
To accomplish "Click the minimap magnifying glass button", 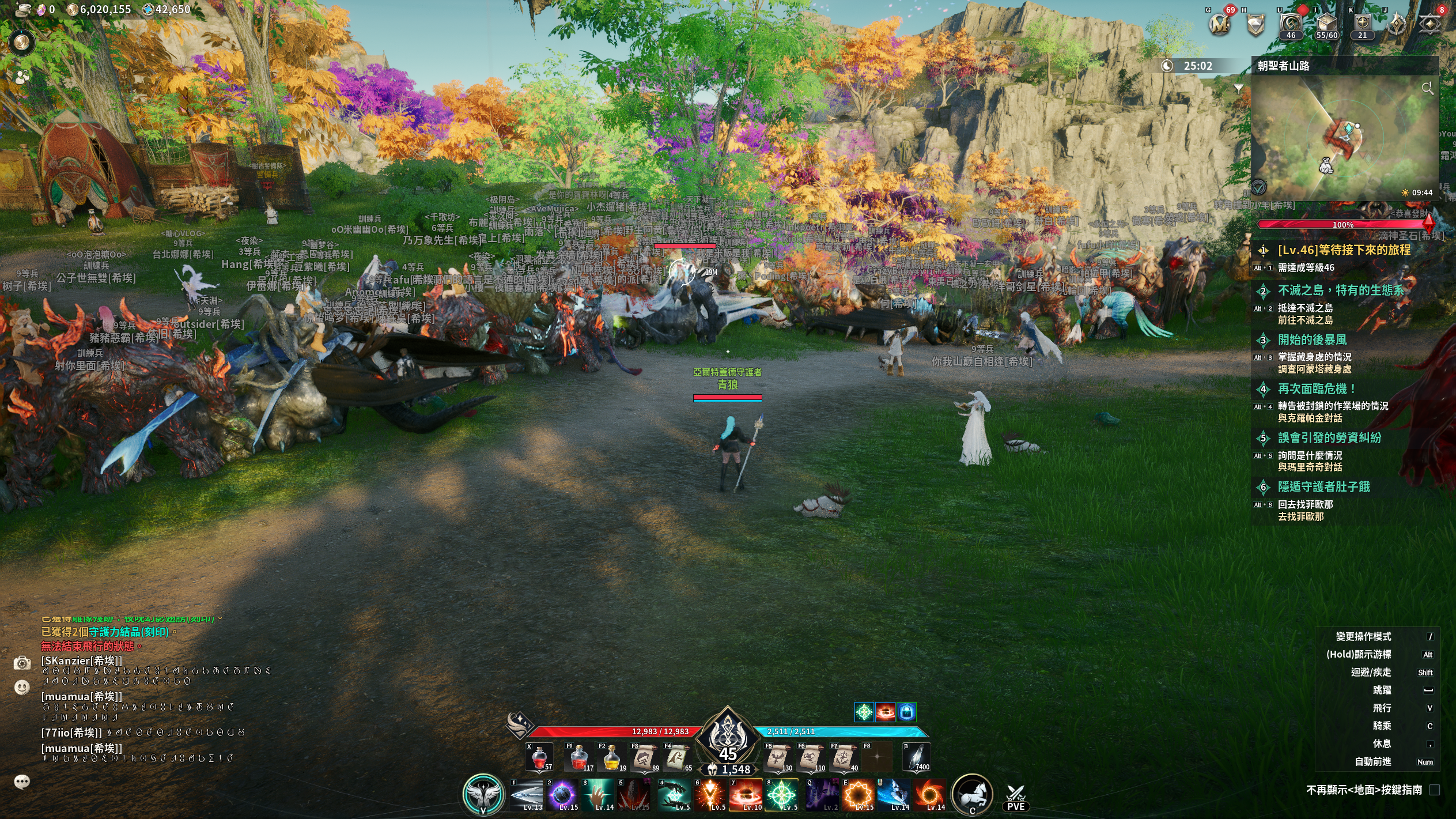I will 1427,88.
